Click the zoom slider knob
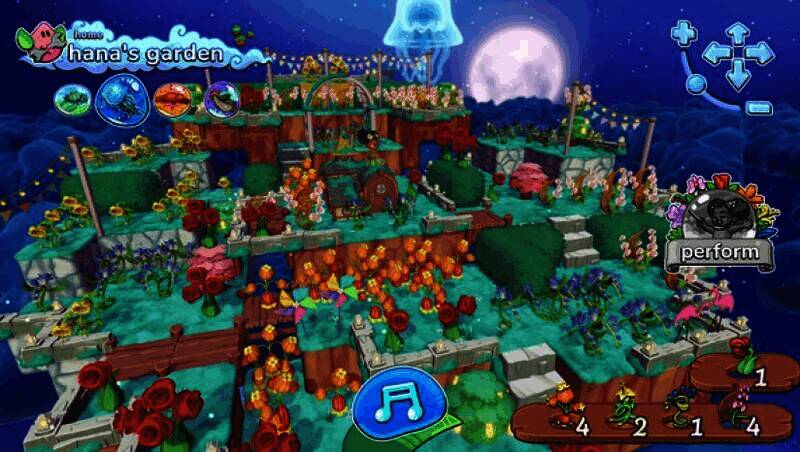The width and height of the screenshot is (800, 452). 696,83
